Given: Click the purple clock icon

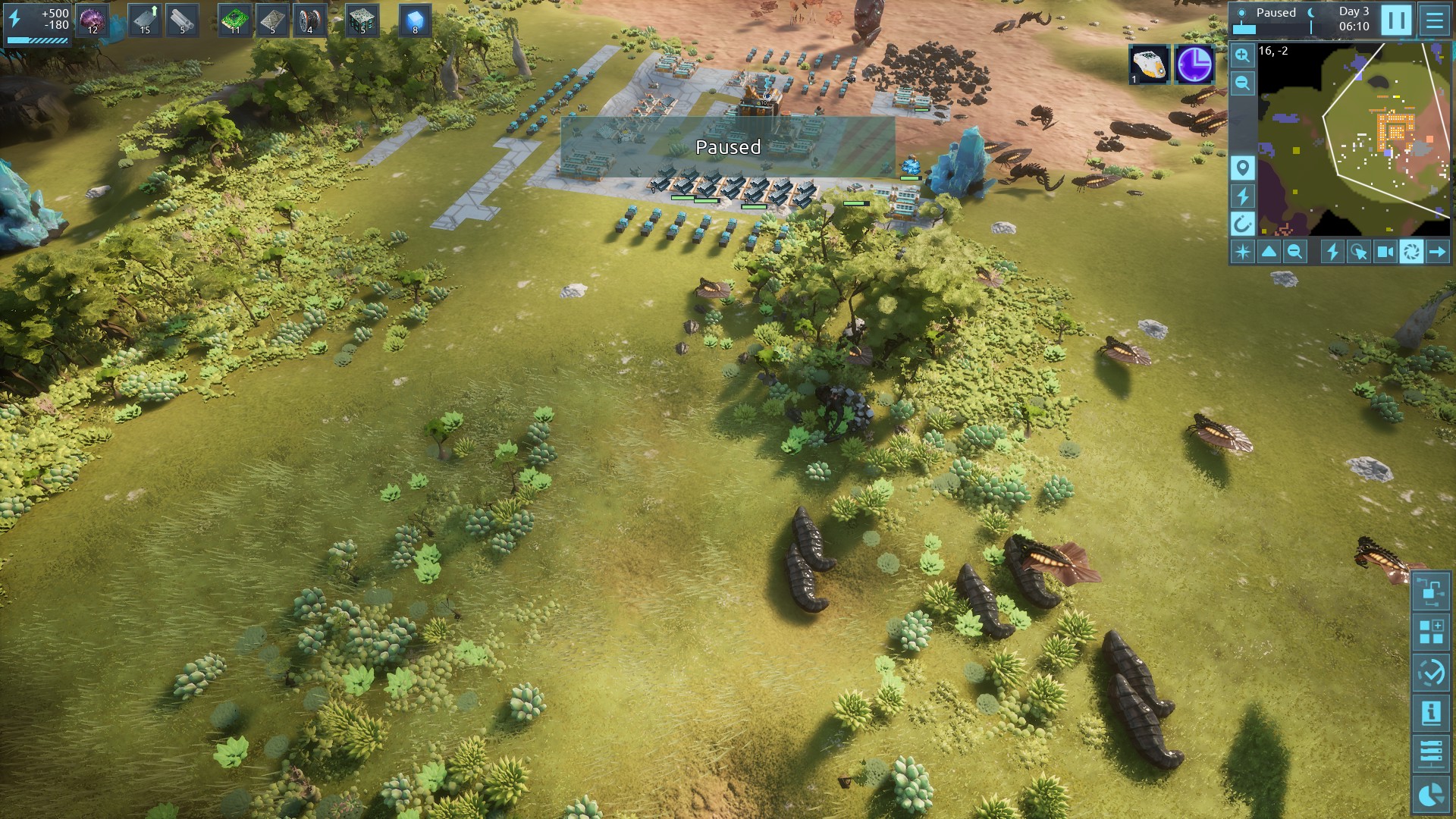Looking at the screenshot, I should tap(1194, 64).
